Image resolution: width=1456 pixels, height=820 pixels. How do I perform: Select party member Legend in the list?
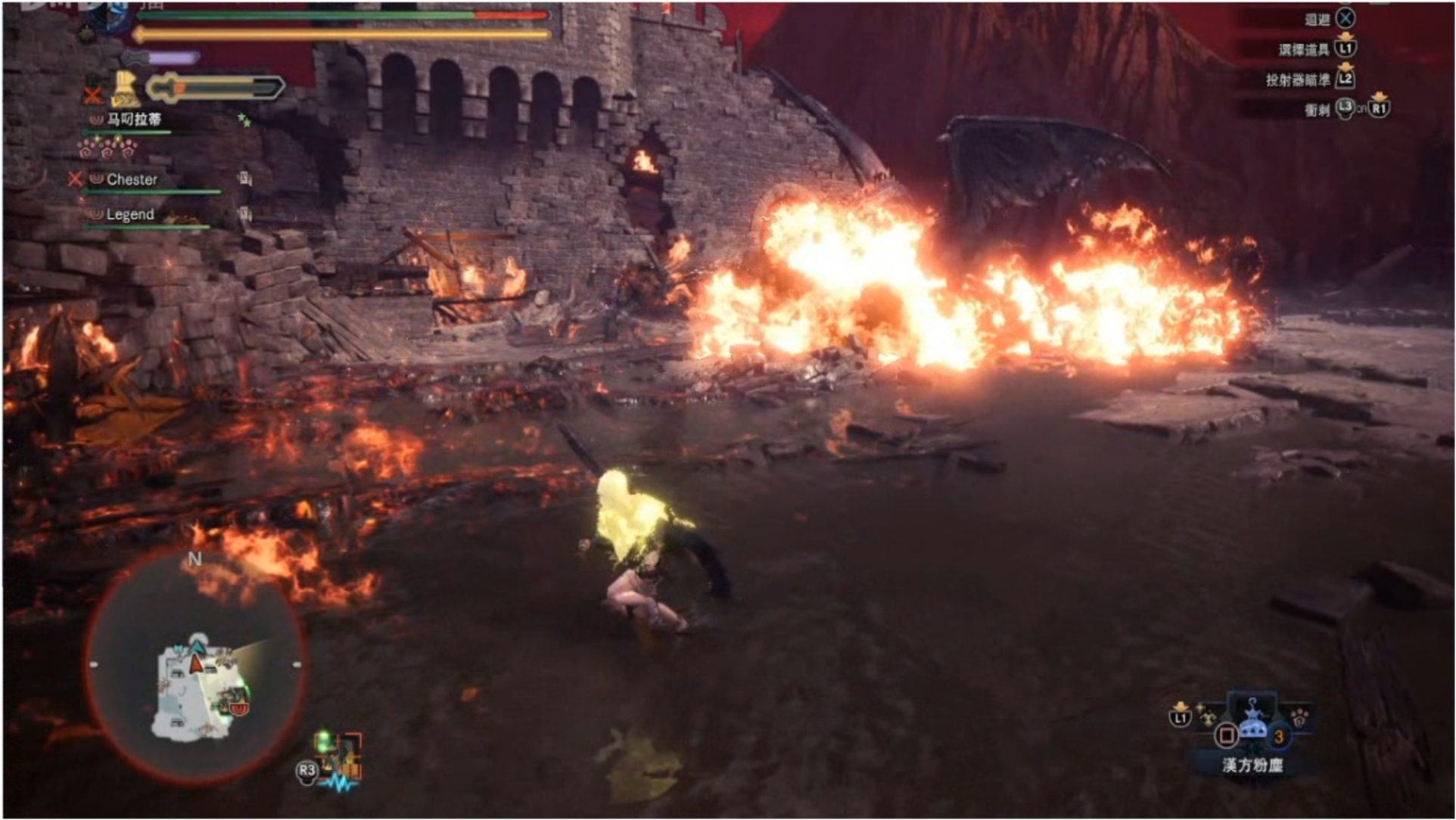point(130,215)
